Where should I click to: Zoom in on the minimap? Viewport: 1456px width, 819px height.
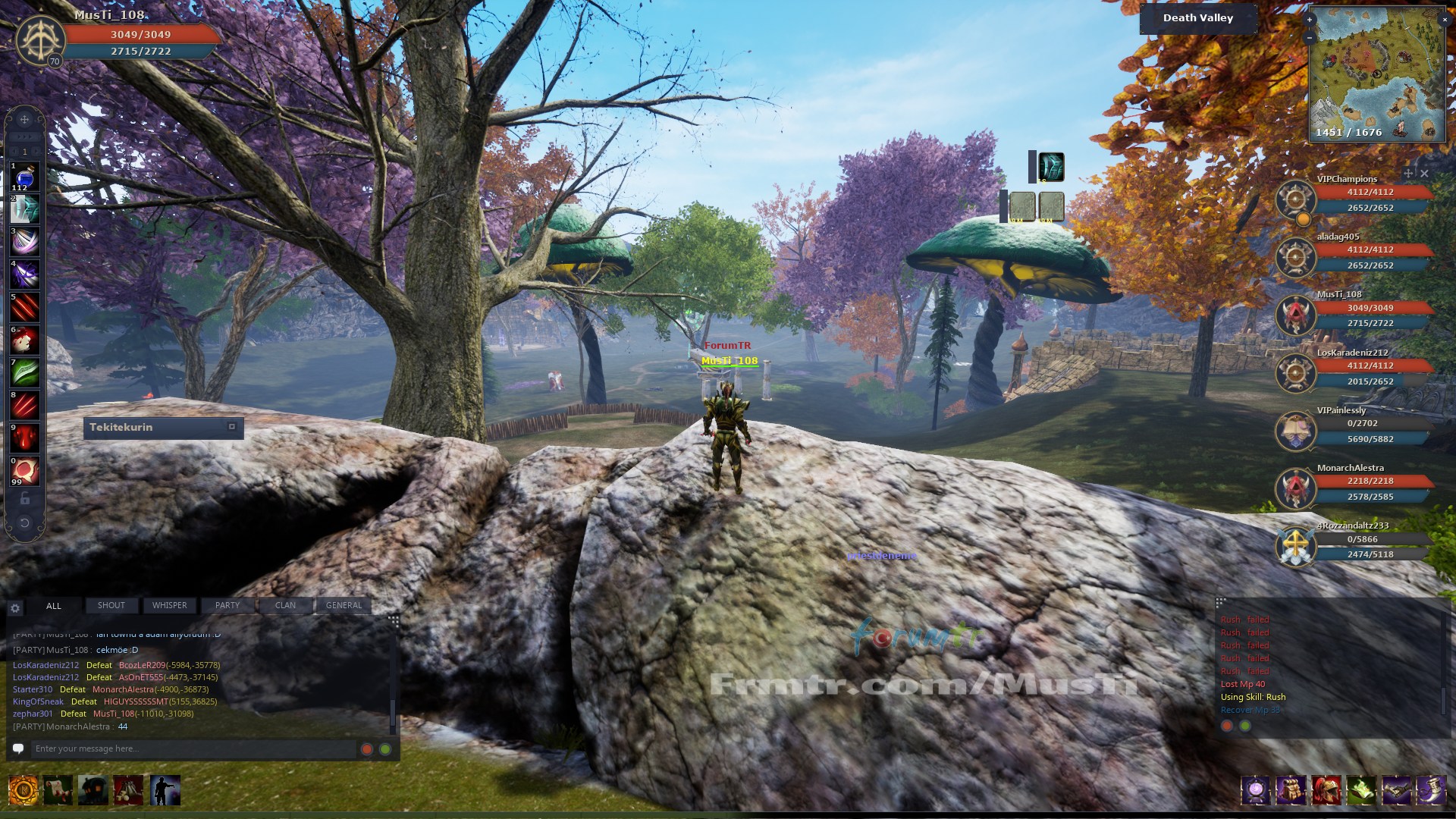(x=1310, y=20)
